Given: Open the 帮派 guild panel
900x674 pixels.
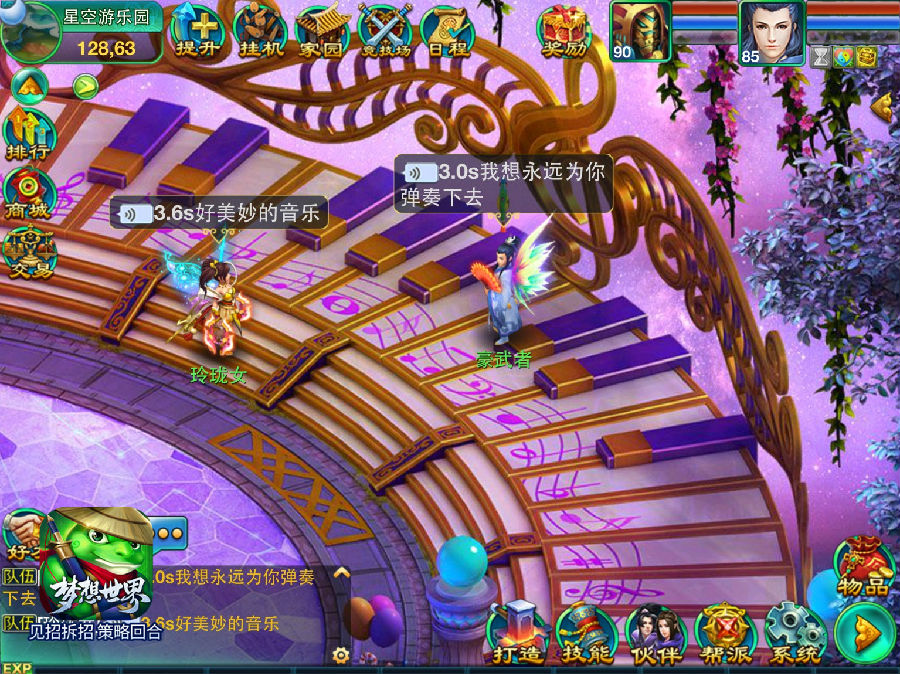Looking at the screenshot, I should click(x=725, y=632).
